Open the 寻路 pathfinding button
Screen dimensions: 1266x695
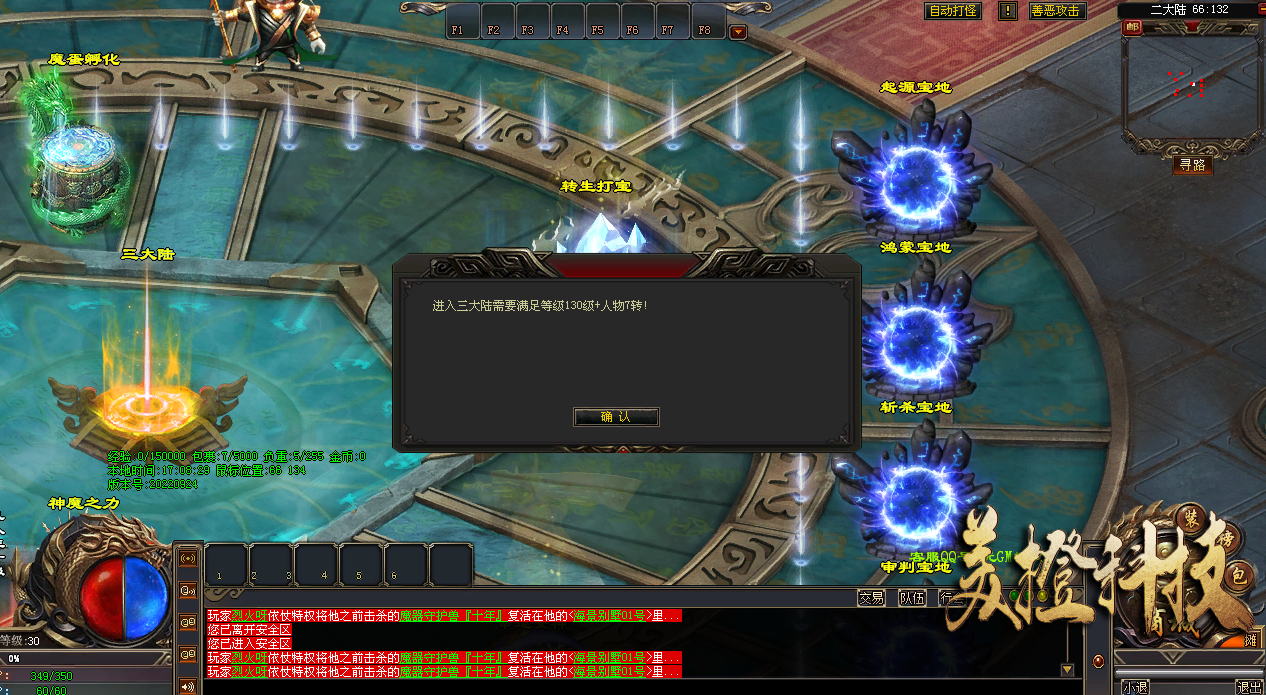coord(1192,165)
